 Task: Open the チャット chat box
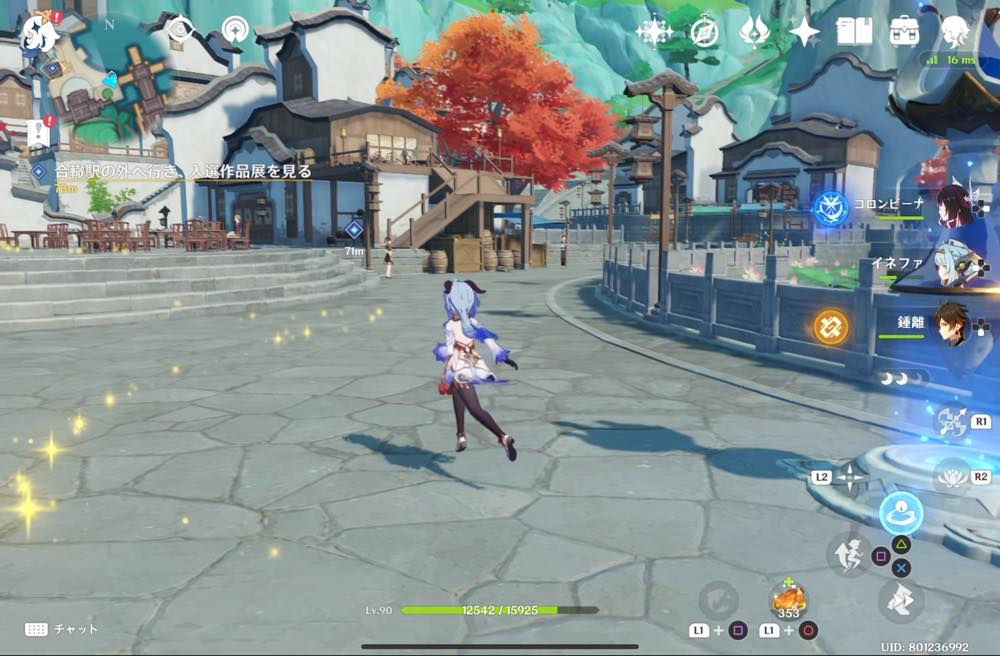62,629
